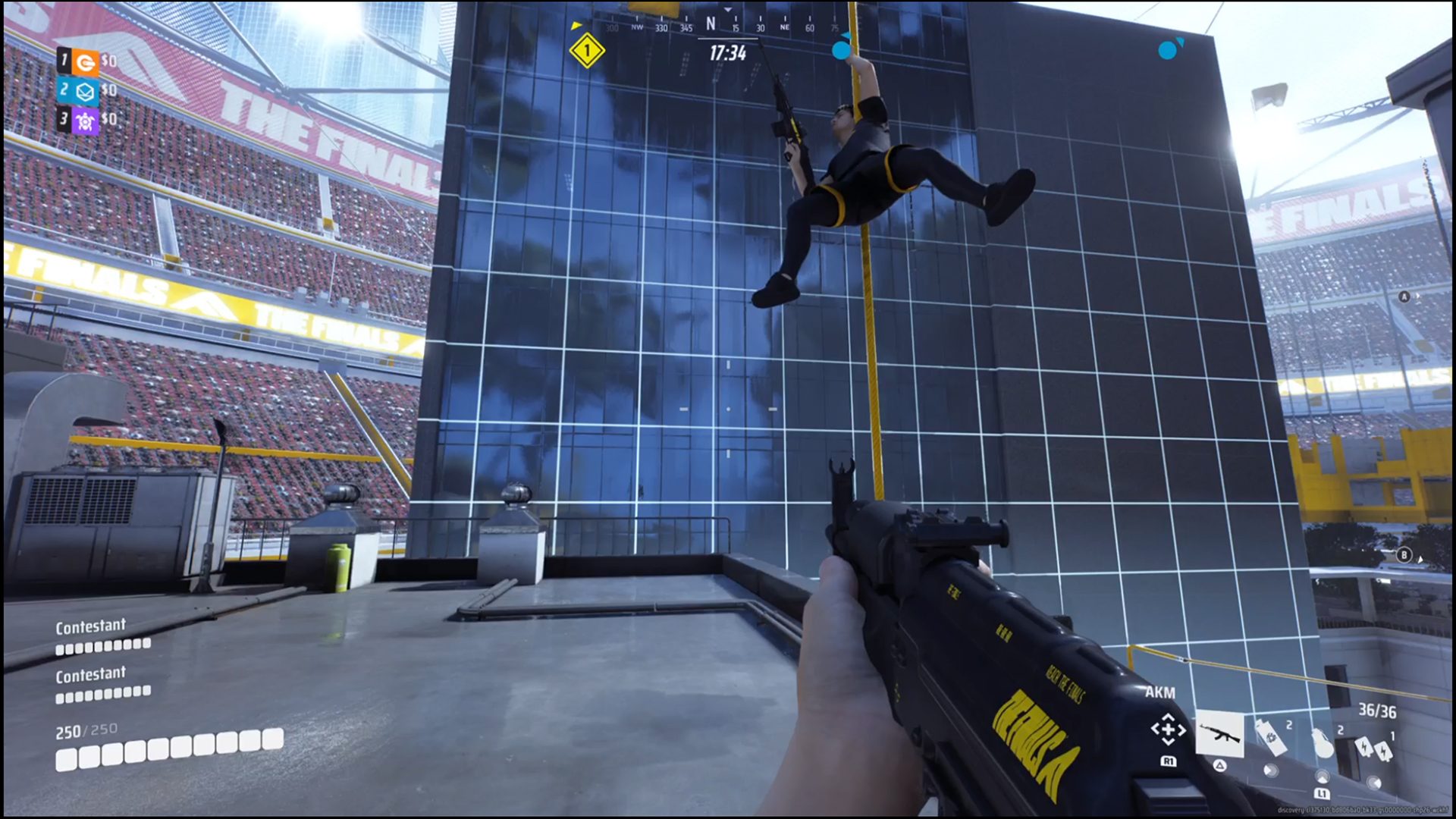
Task: Select the canister gadget slot
Action: tap(1272, 739)
